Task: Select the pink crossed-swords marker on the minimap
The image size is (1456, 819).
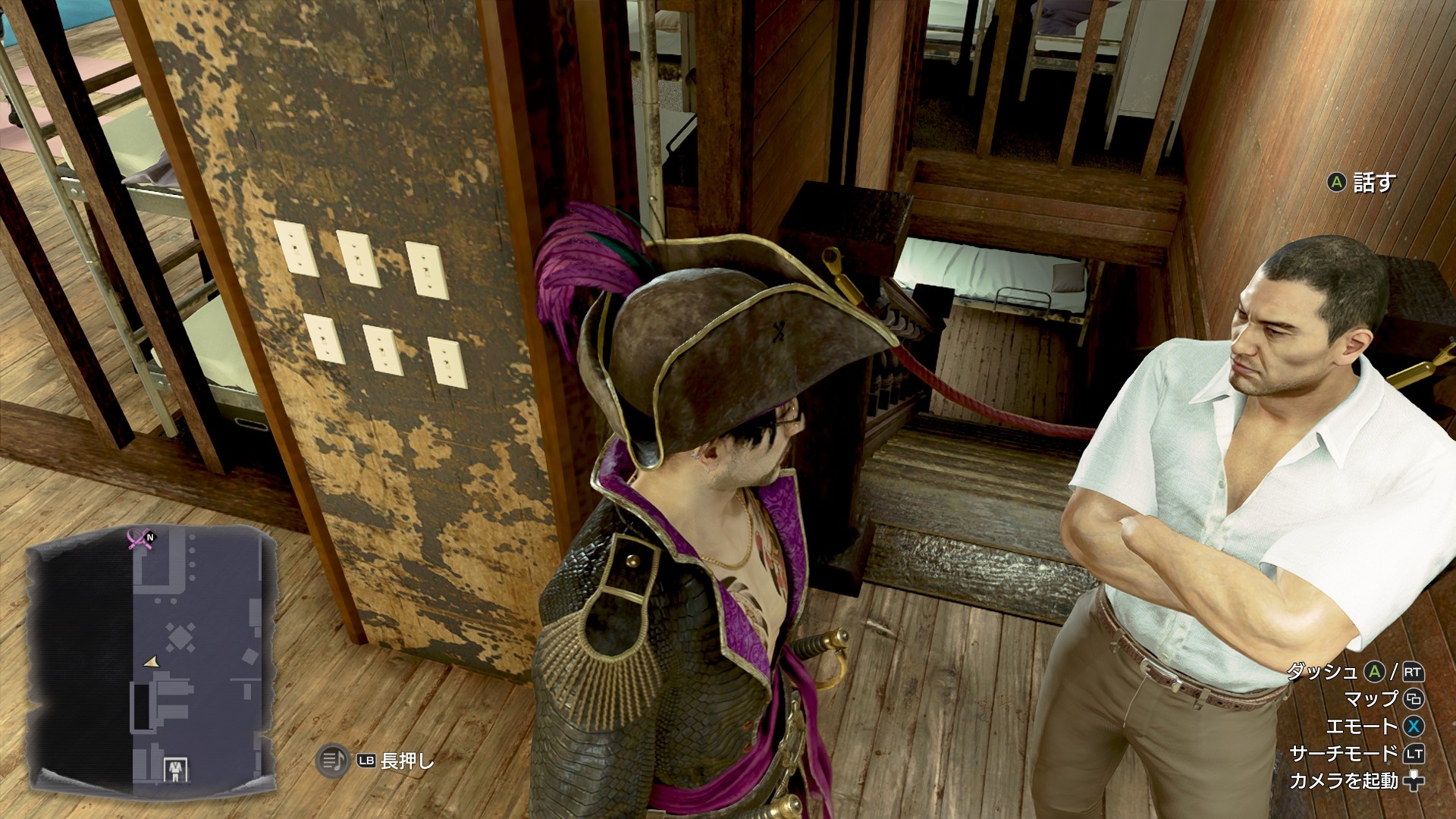Action: coord(138,539)
